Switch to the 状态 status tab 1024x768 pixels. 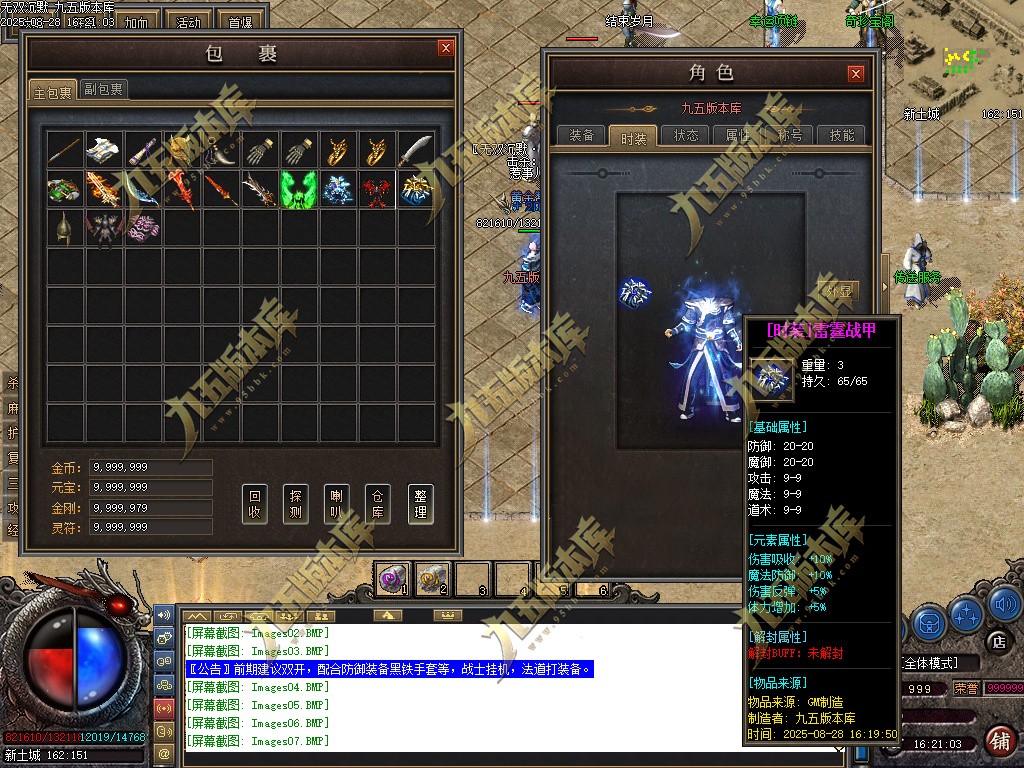[x=686, y=135]
